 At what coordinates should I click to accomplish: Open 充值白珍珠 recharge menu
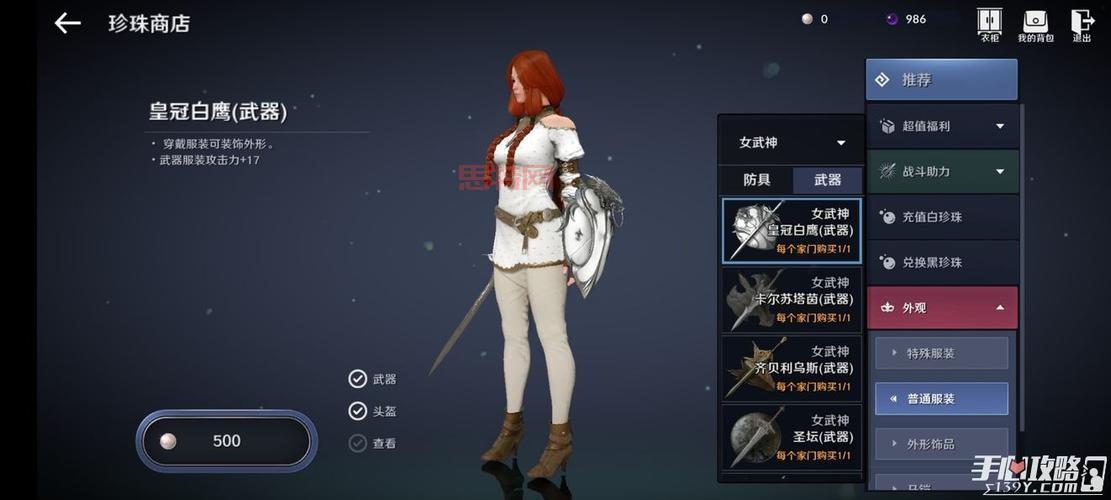click(x=942, y=217)
